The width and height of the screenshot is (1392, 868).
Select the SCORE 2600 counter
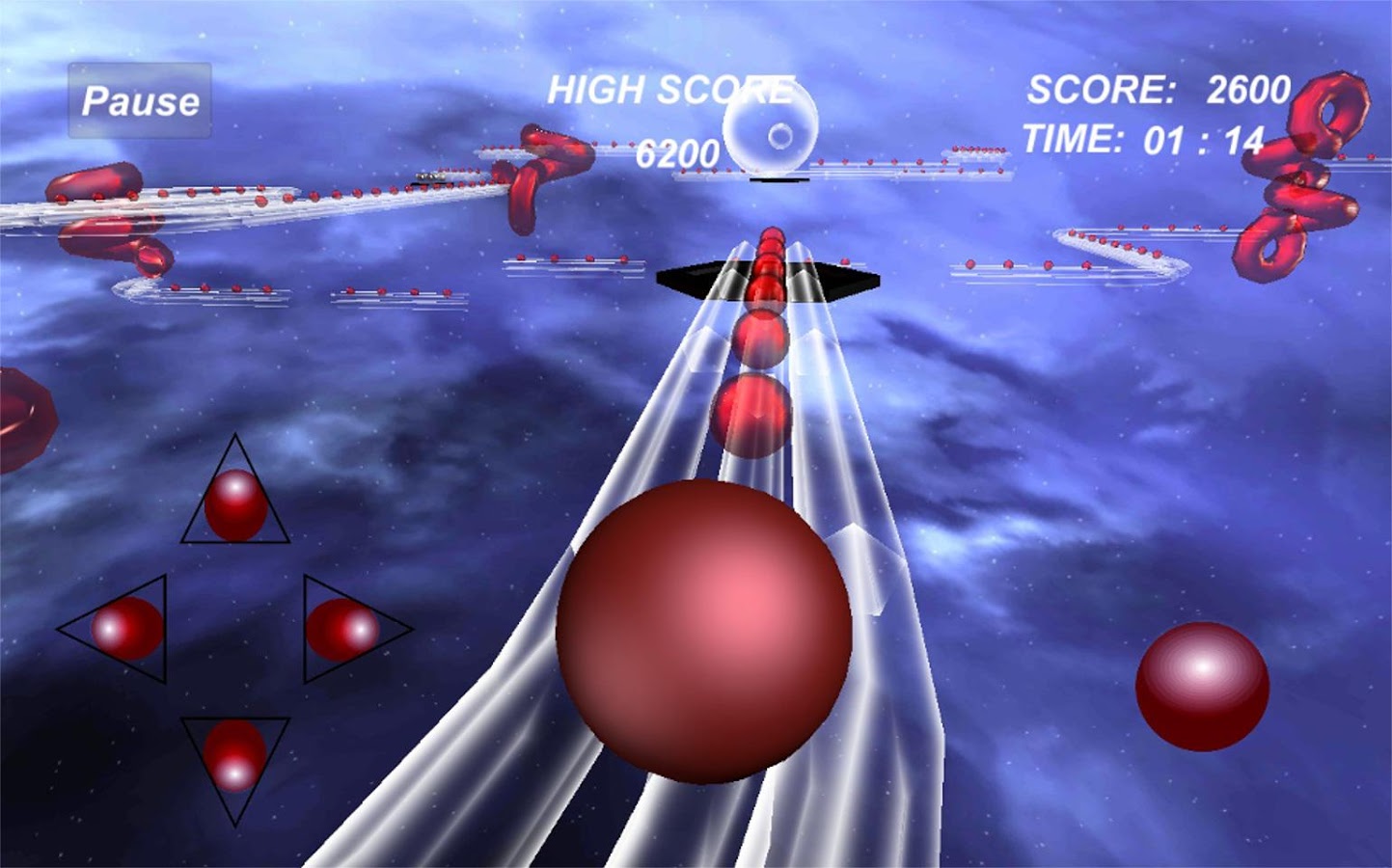pyautogui.click(x=1158, y=89)
